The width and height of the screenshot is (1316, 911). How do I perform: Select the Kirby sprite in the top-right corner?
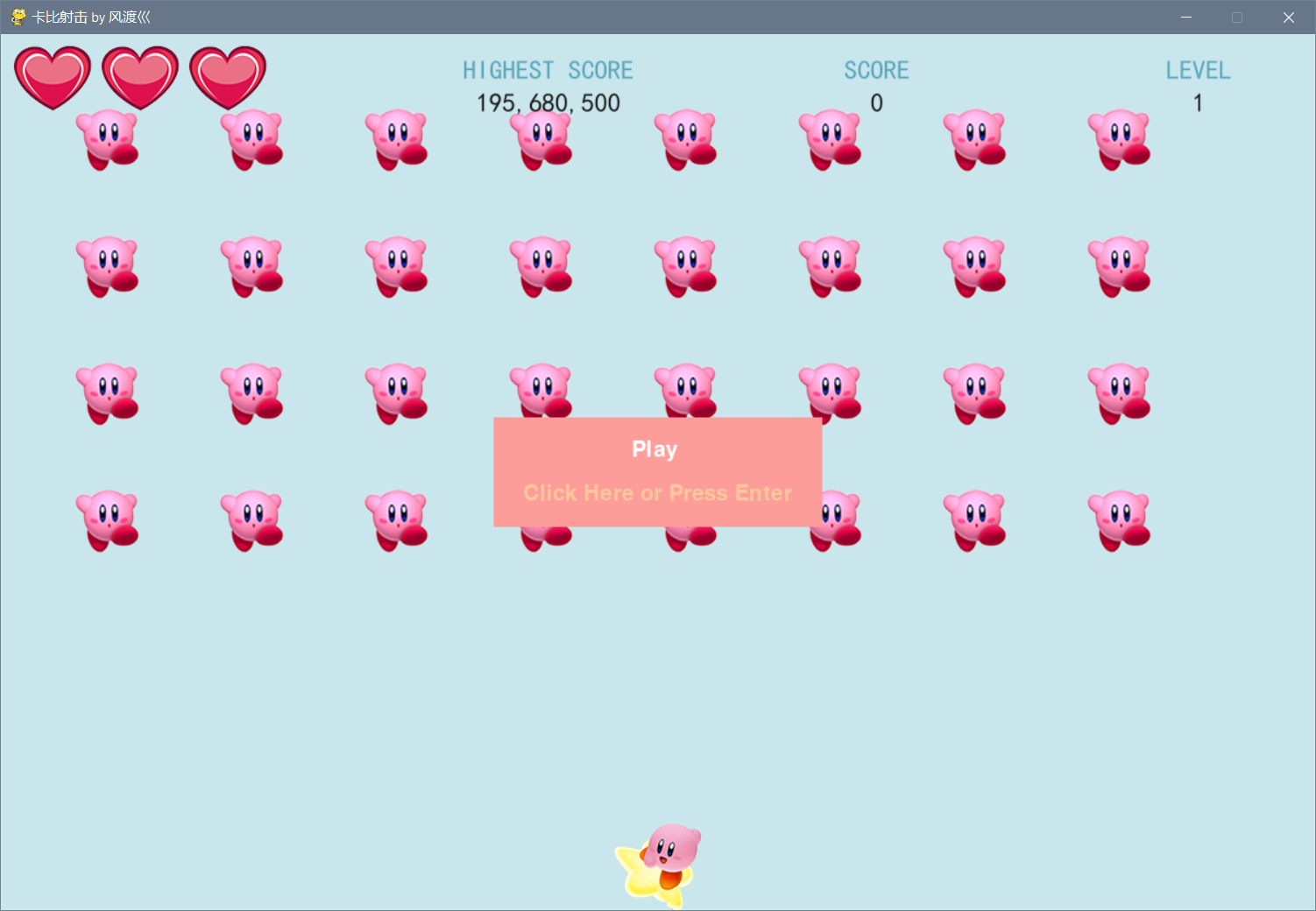(x=1119, y=138)
